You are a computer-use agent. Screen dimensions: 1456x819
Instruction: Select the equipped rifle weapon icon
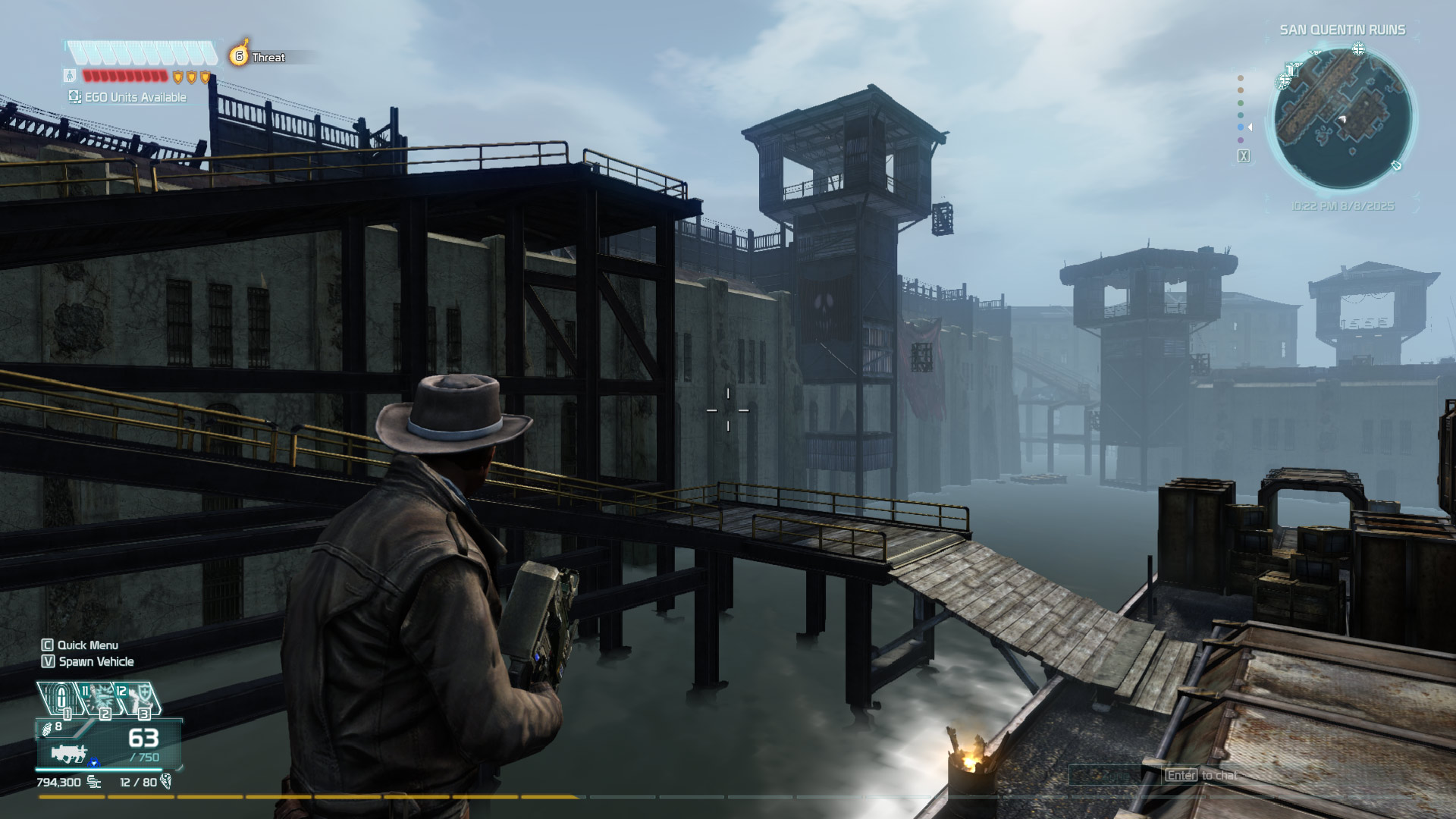[70, 753]
